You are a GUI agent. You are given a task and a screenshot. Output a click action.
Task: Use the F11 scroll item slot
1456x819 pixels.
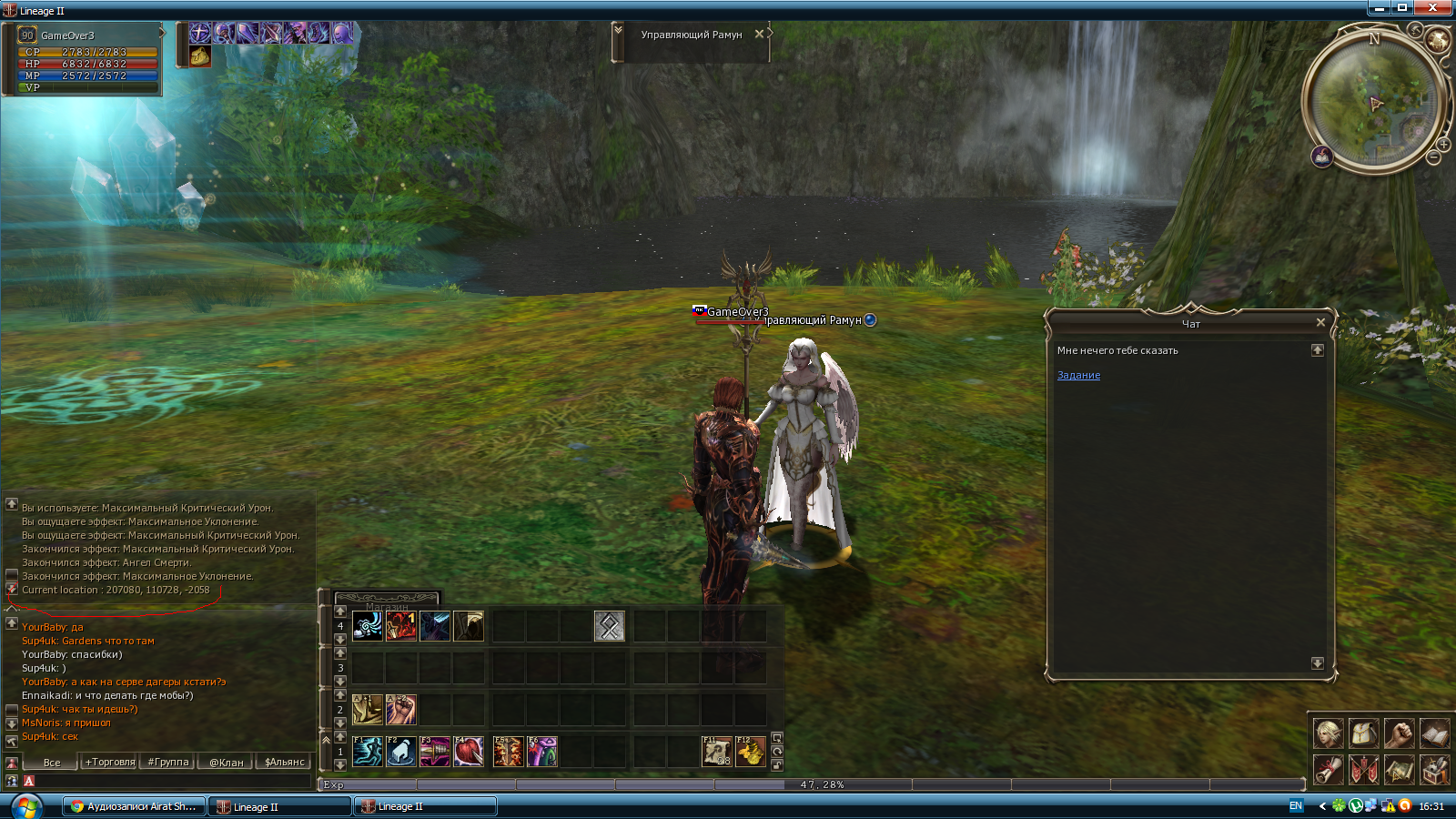(x=717, y=752)
